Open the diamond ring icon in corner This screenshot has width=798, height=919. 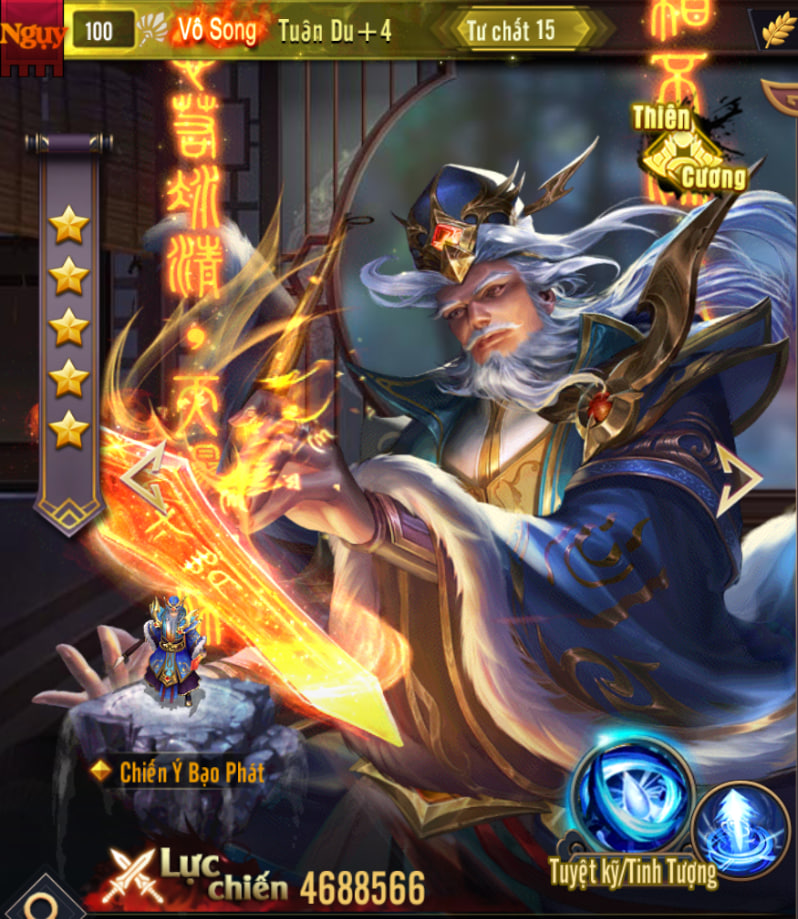point(38,903)
